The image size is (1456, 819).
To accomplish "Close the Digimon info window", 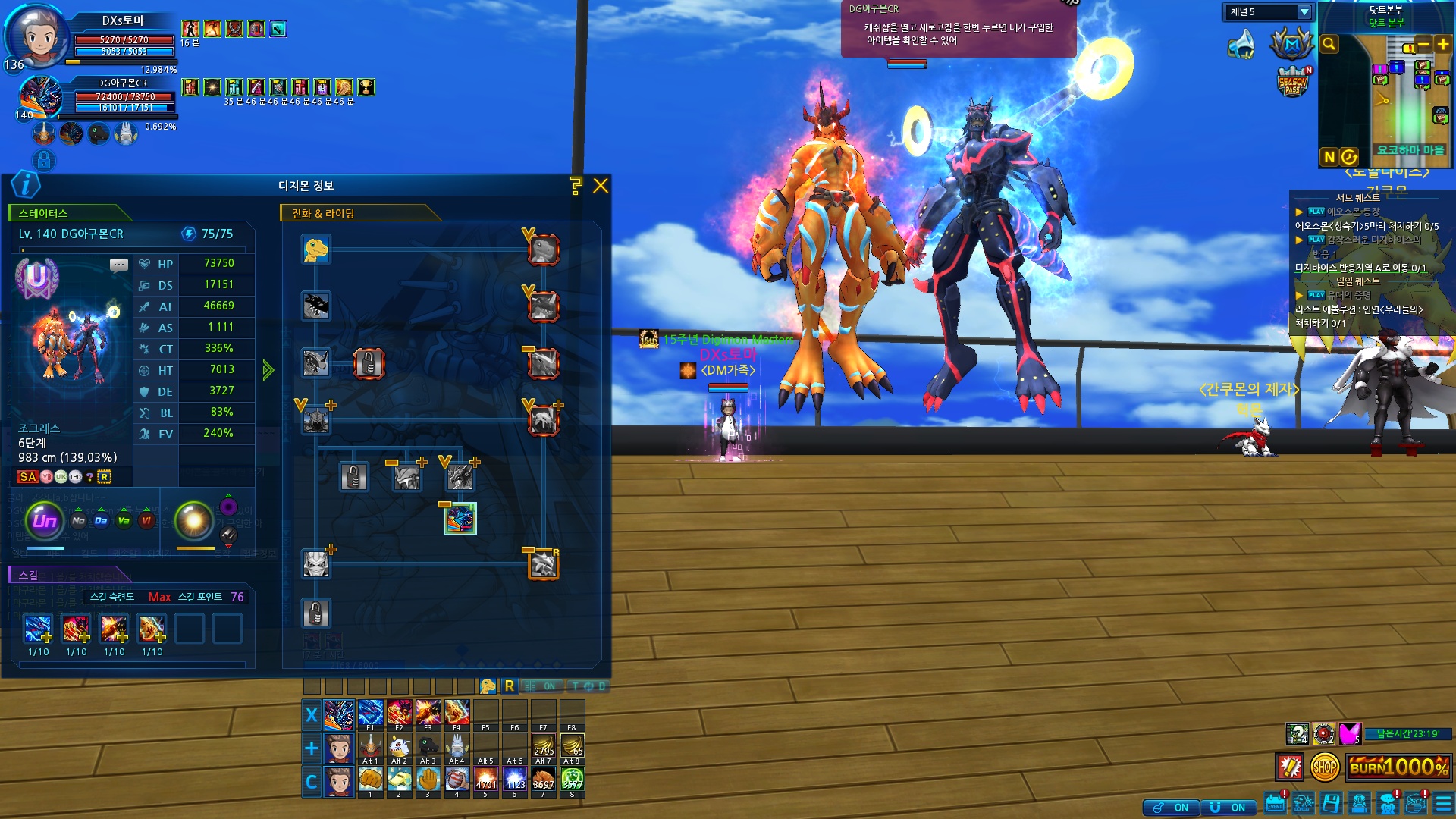I will click(601, 186).
